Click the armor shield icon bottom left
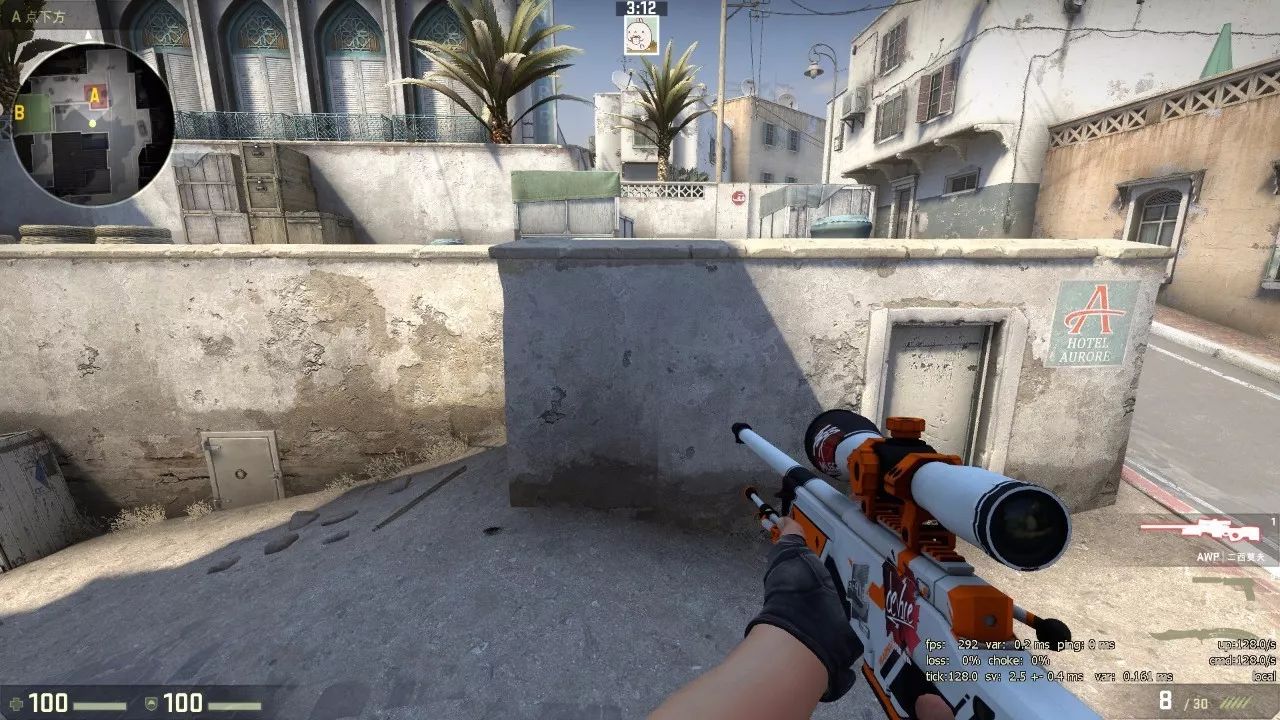Image resolution: width=1280 pixels, height=720 pixels. [x=149, y=703]
